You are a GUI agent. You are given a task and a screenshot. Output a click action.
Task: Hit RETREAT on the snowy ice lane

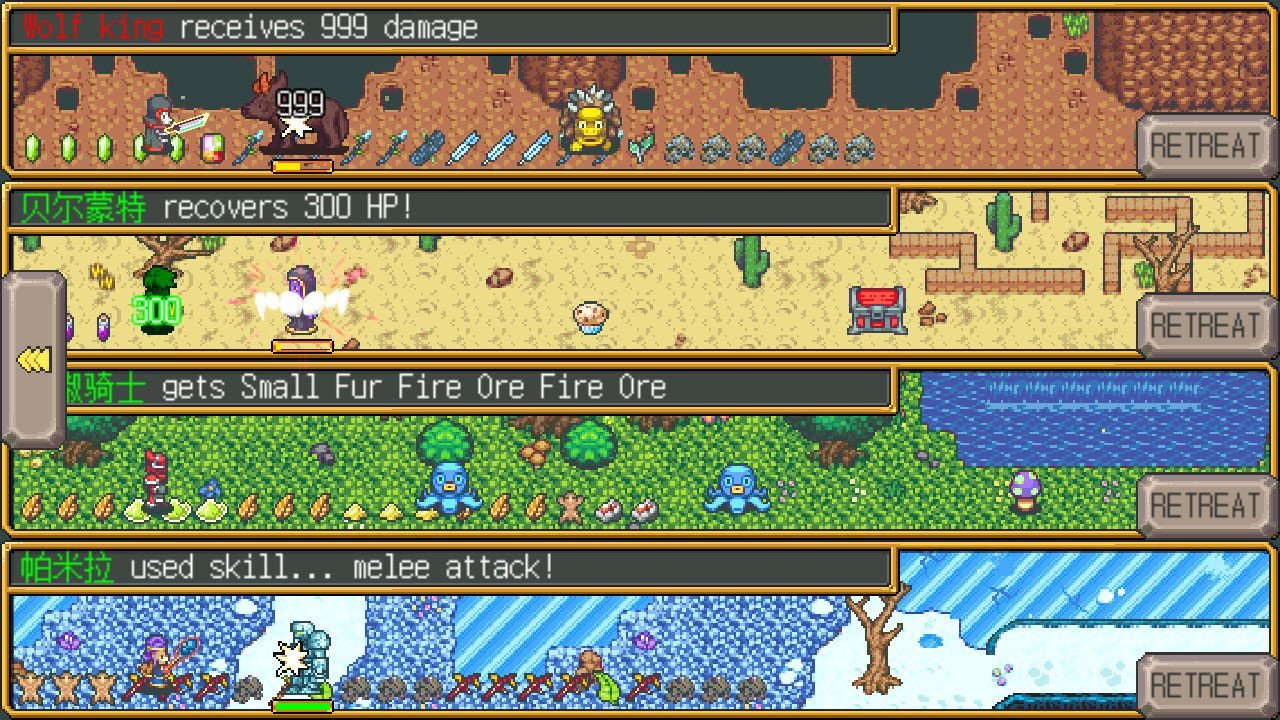1204,686
